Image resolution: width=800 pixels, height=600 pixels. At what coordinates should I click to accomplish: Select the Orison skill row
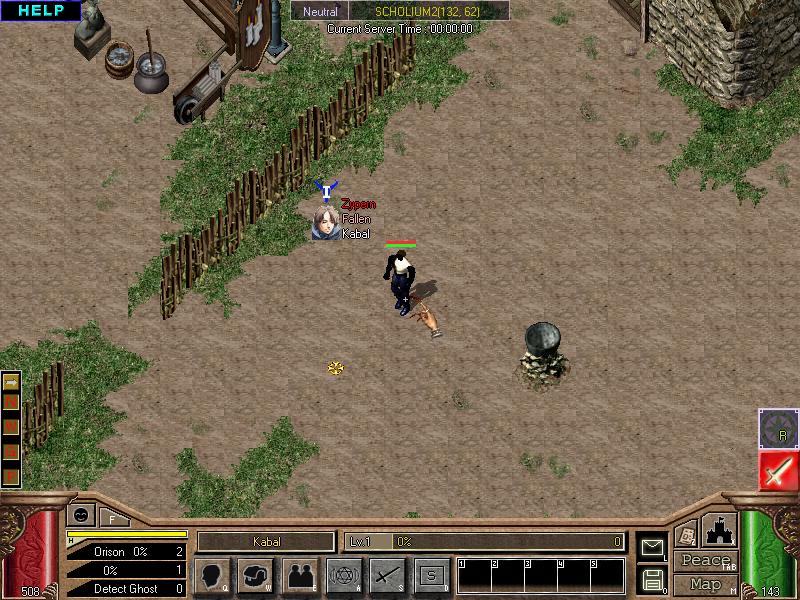(x=127, y=552)
